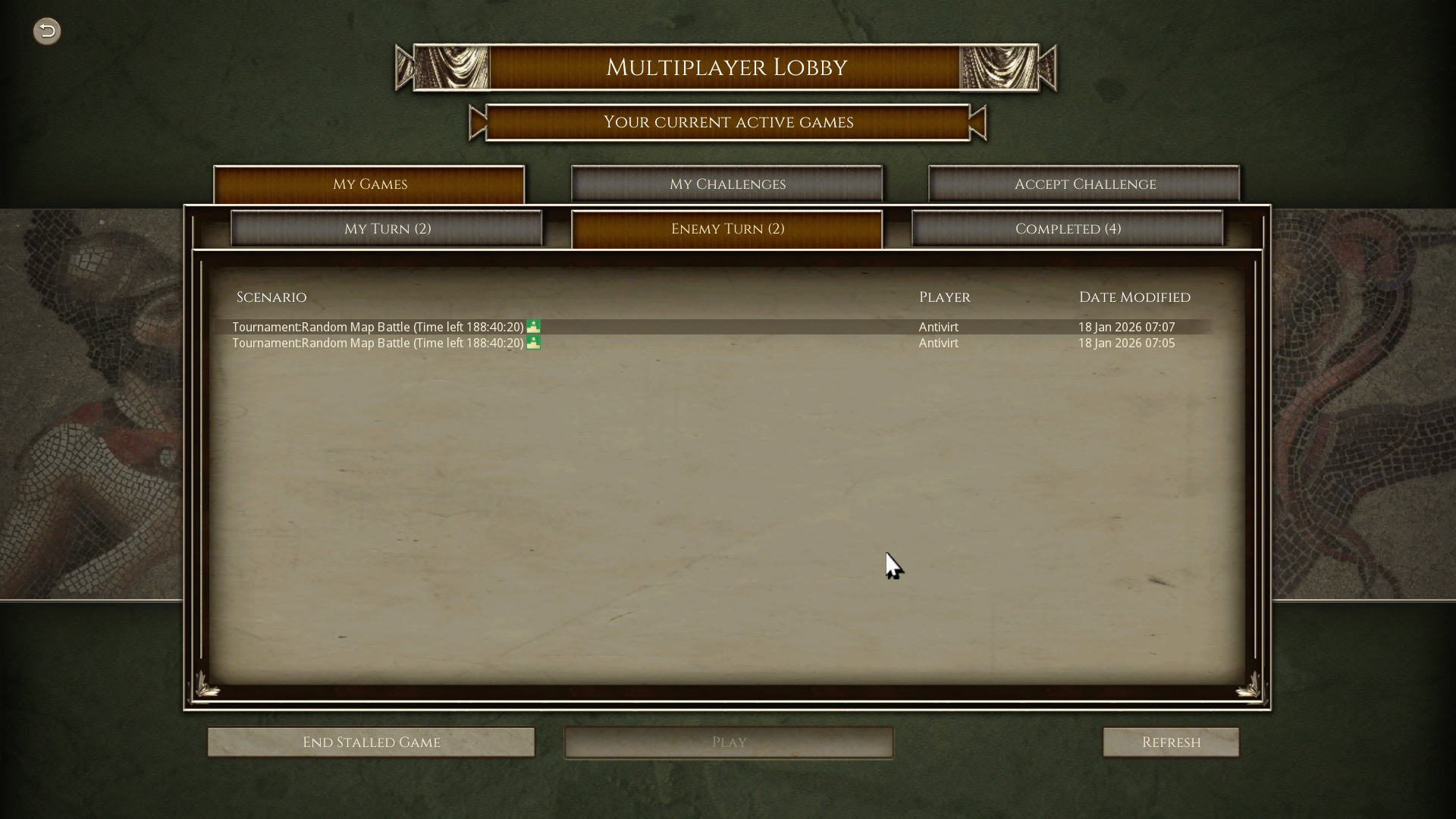Open the Completed (4) tab
The height and width of the screenshot is (819, 1456).
pos(1068,228)
